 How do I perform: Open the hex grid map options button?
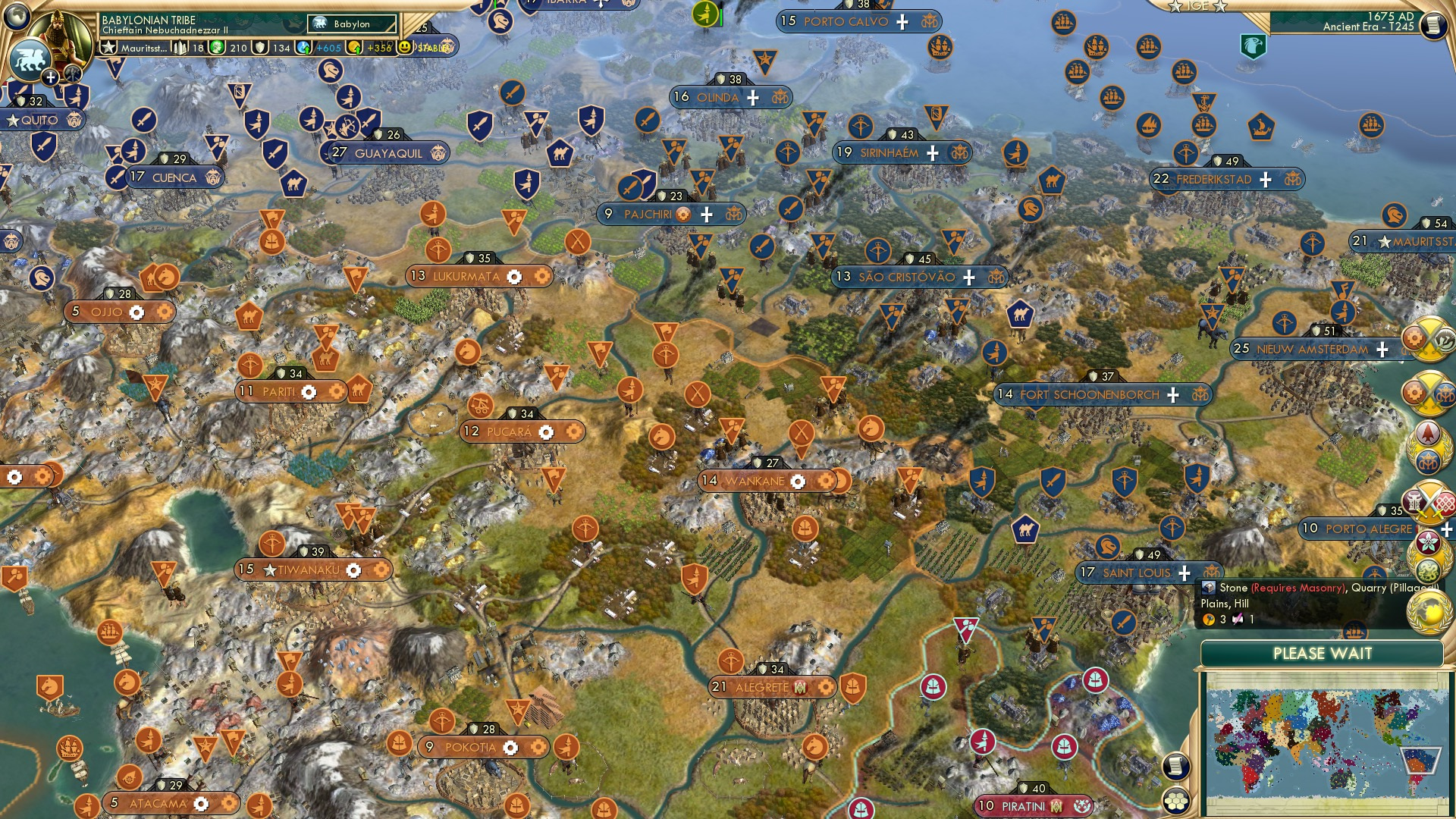coord(1175,801)
